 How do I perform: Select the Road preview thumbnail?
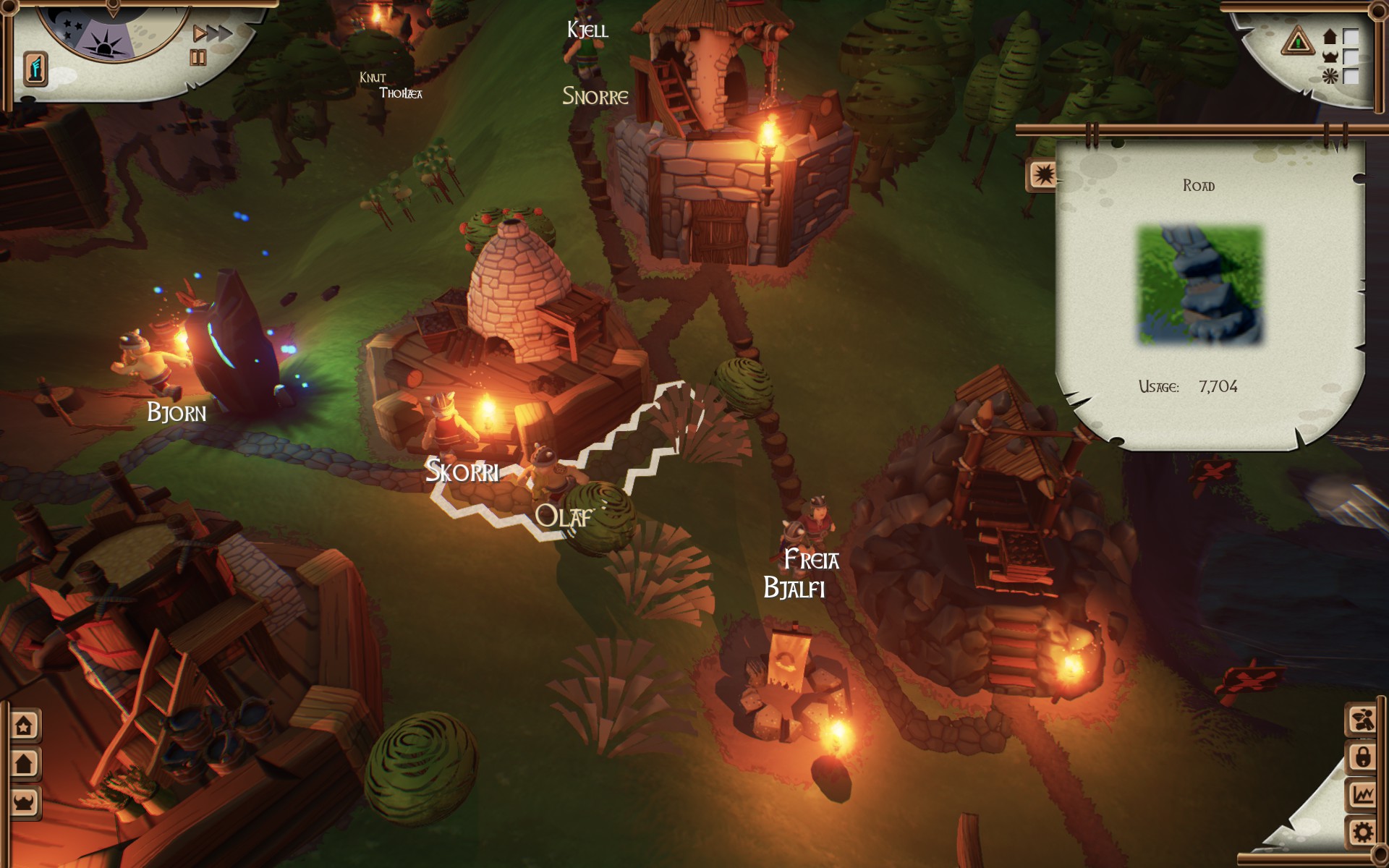pos(1200,285)
